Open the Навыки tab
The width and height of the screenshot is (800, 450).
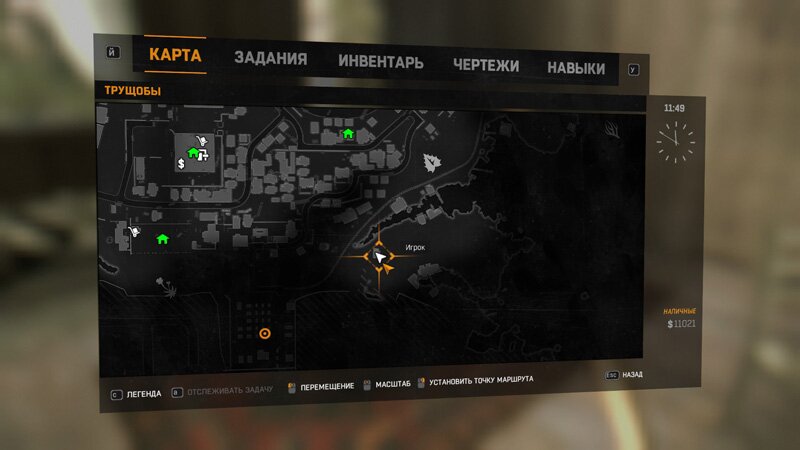click(x=575, y=68)
